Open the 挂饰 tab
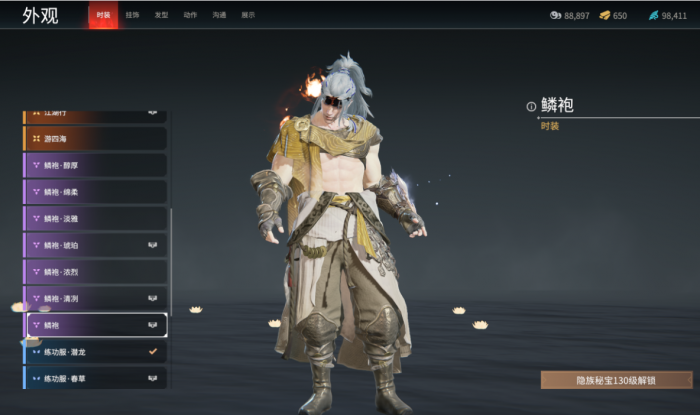Image resolution: width=700 pixels, height=415 pixels. point(133,15)
